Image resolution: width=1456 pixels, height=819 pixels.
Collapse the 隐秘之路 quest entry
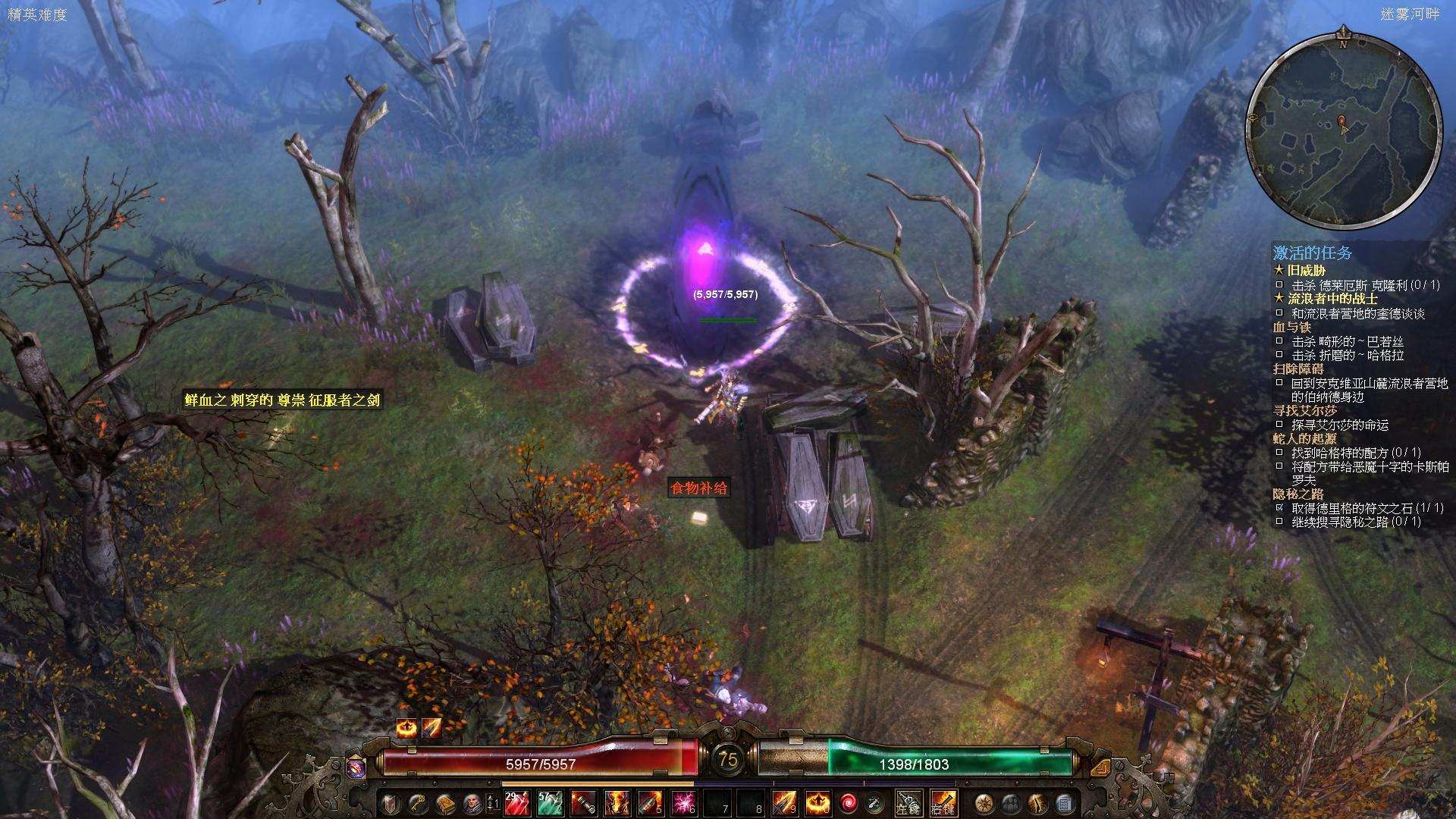click(x=1299, y=494)
